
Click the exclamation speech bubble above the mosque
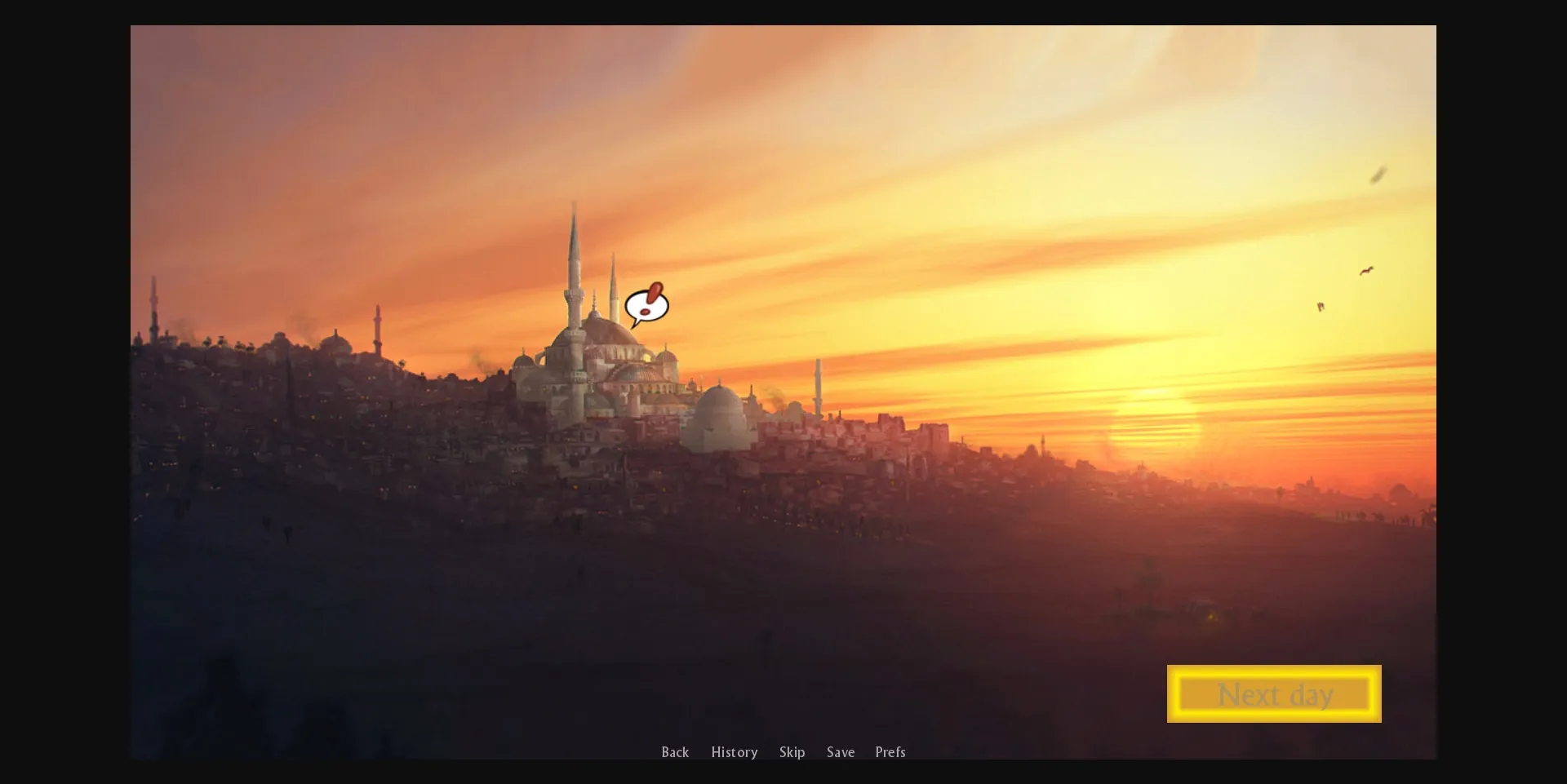pyautogui.click(x=647, y=305)
